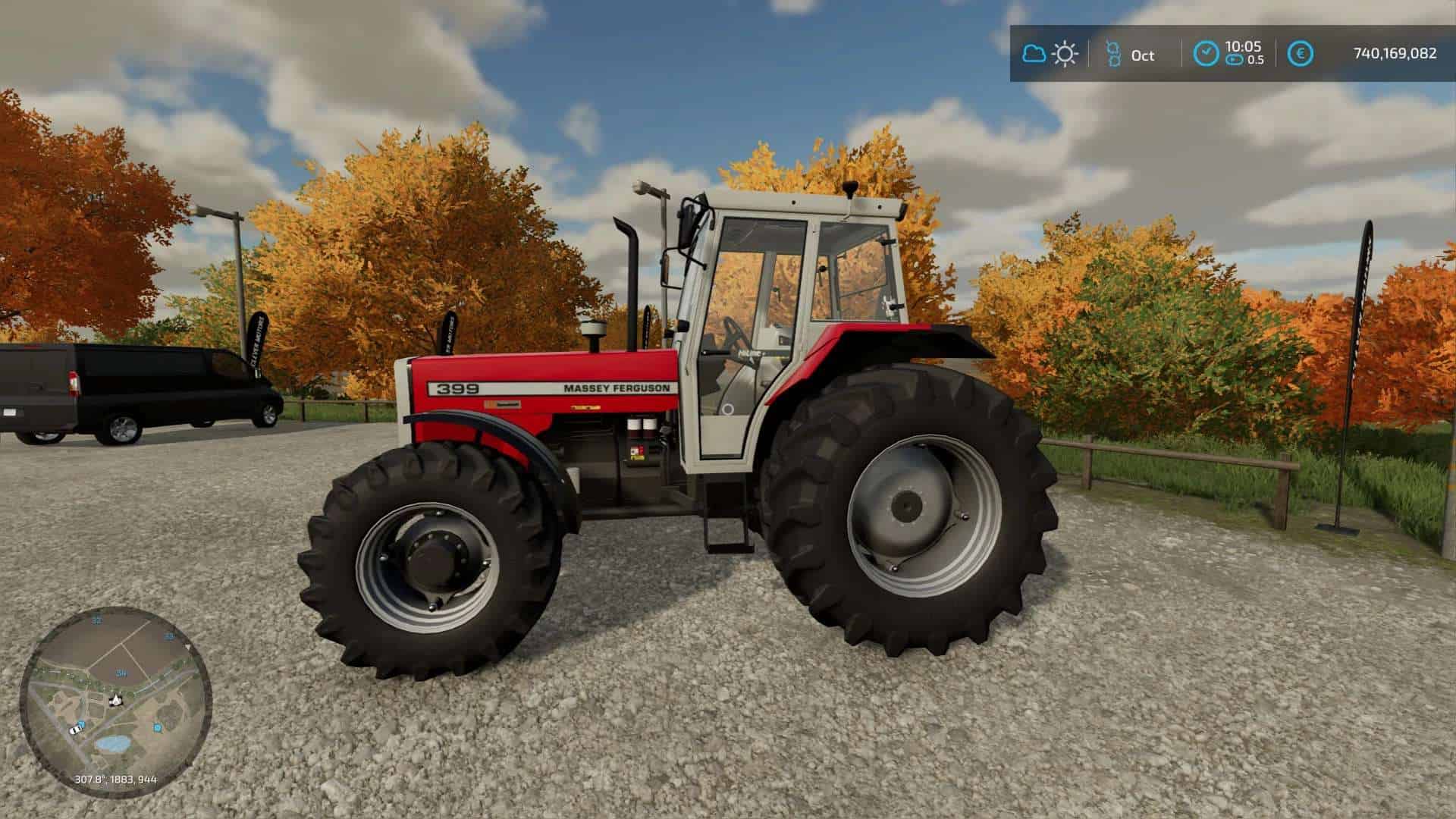Select the player marker on the minimap

(115, 701)
